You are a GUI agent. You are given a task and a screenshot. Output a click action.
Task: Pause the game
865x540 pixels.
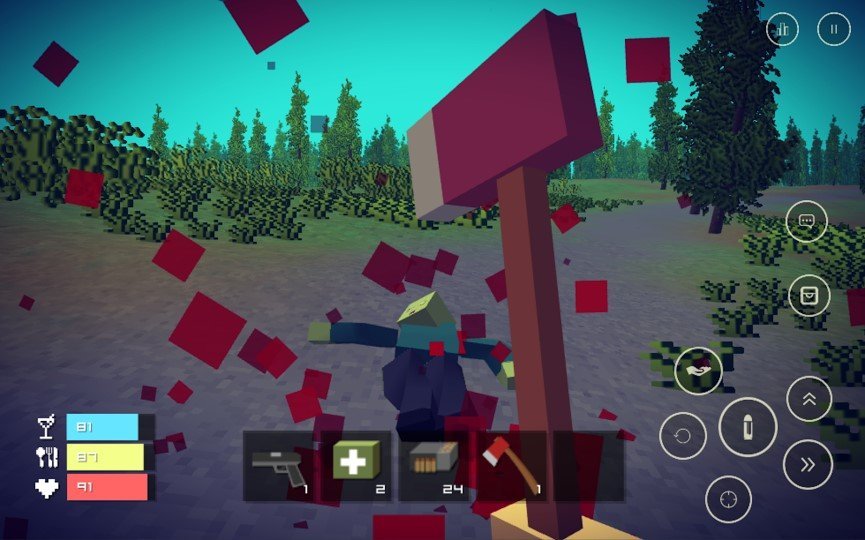834,30
